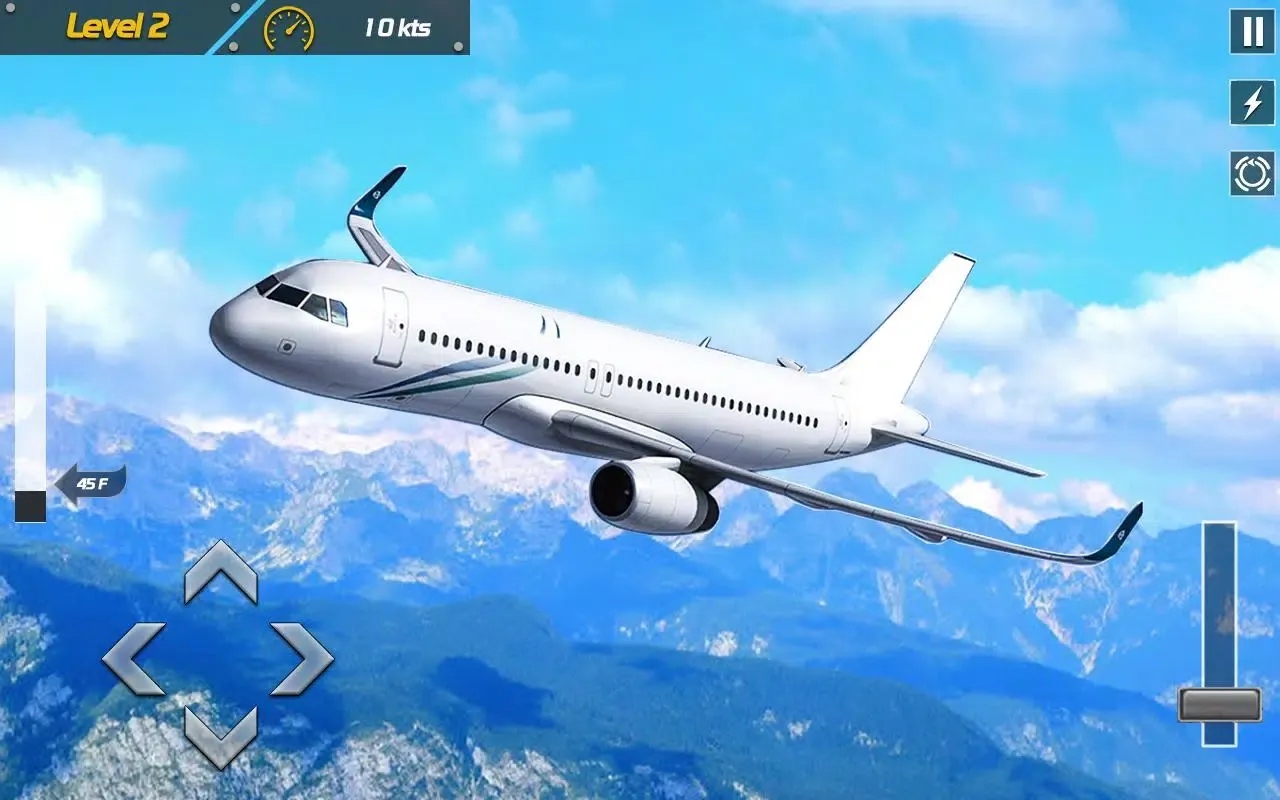The image size is (1280, 800).
Task: Tap the 10 kts speed readout
Action: click(x=396, y=27)
